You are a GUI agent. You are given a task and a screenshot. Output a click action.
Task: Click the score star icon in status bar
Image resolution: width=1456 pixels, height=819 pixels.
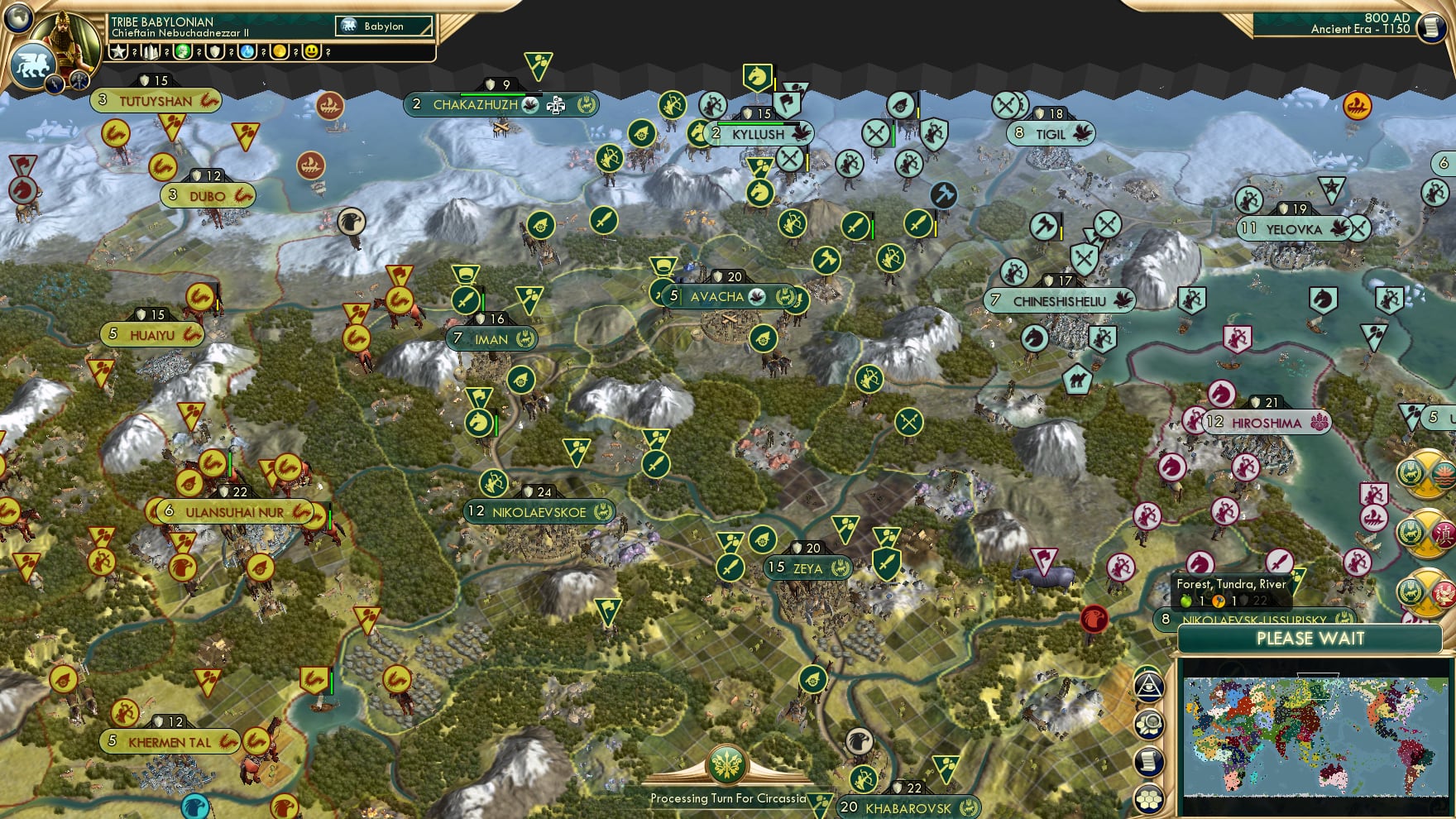(118, 52)
